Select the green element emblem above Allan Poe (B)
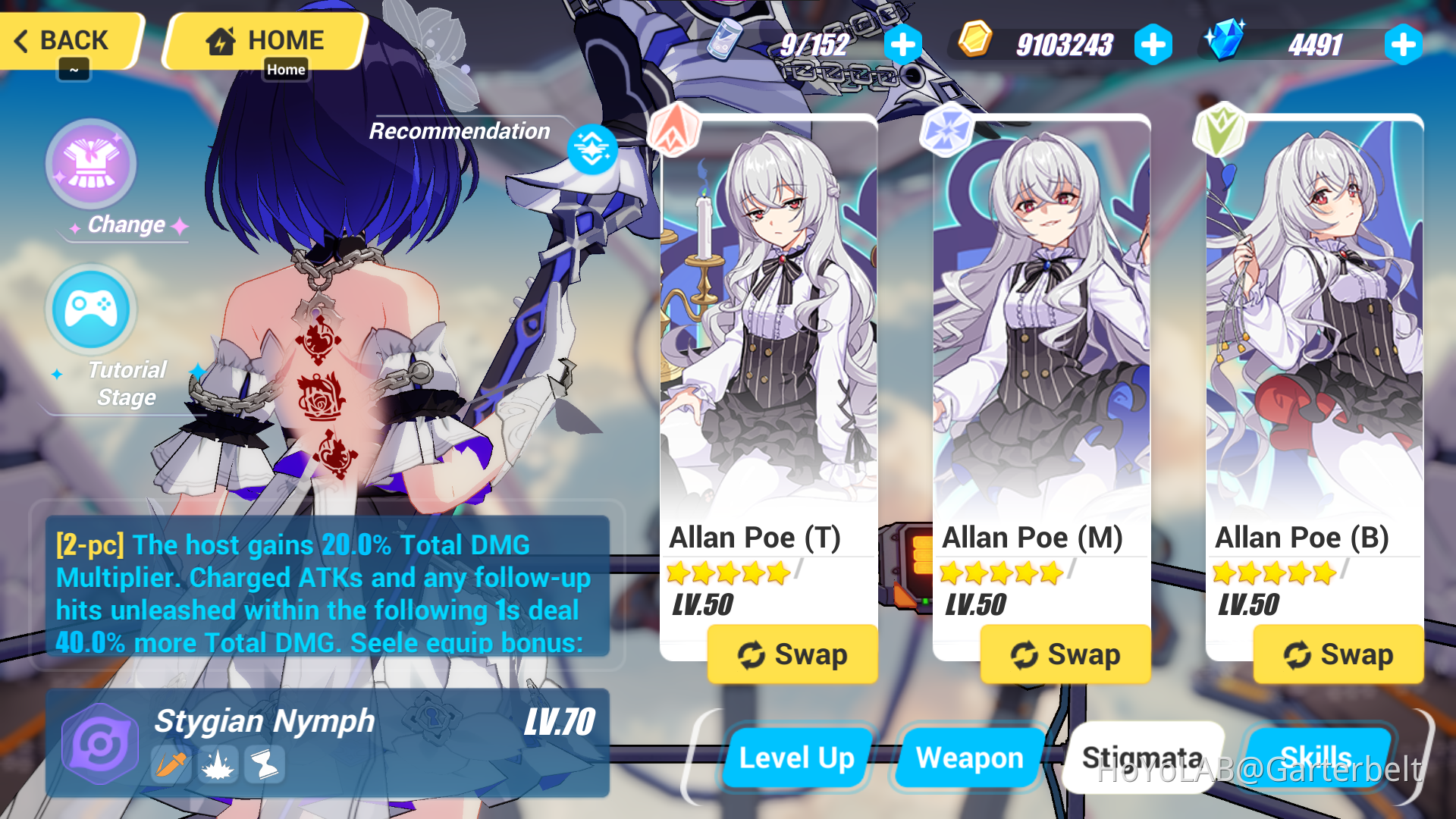Viewport: 1456px width, 819px height. [1221, 129]
